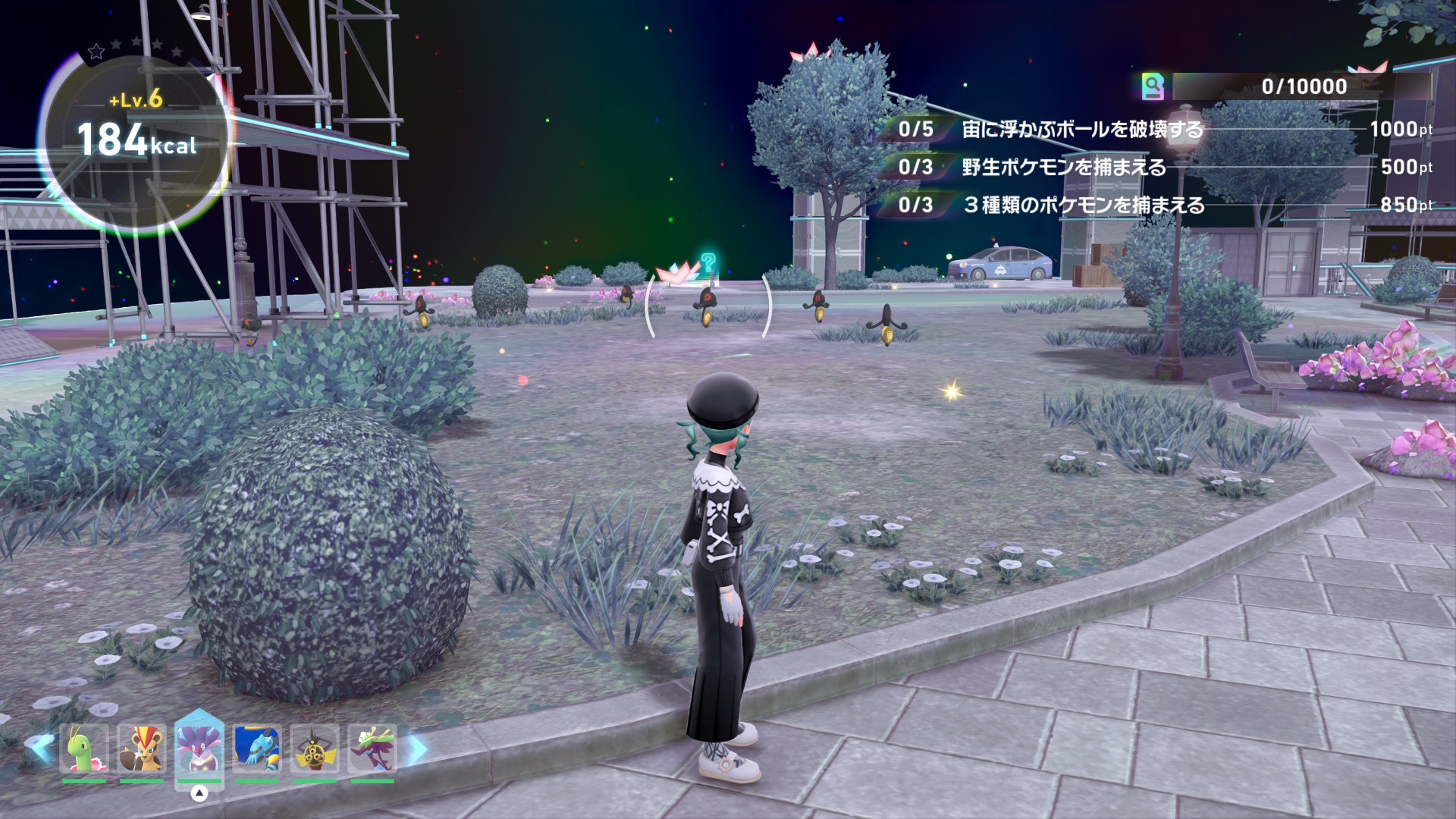
Task: Choose the Pyroar party slot
Action: pos(142,749)
